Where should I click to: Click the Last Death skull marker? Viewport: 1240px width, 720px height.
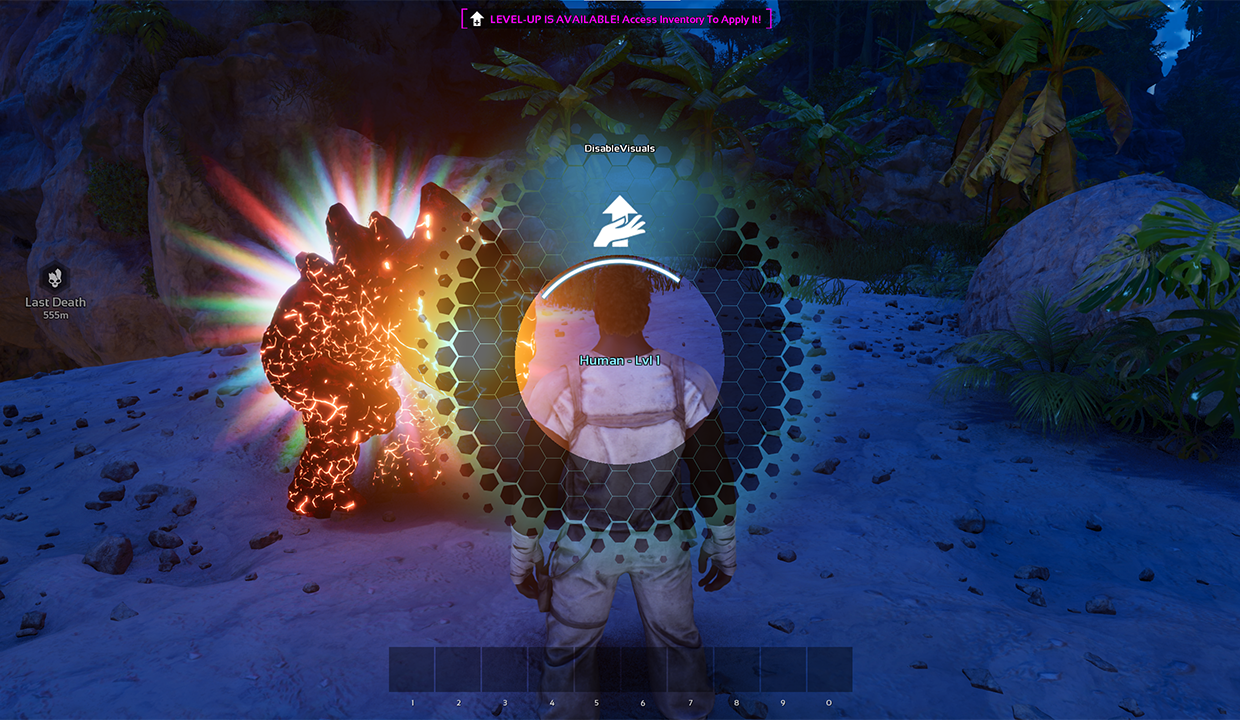[x=55, y=278]
